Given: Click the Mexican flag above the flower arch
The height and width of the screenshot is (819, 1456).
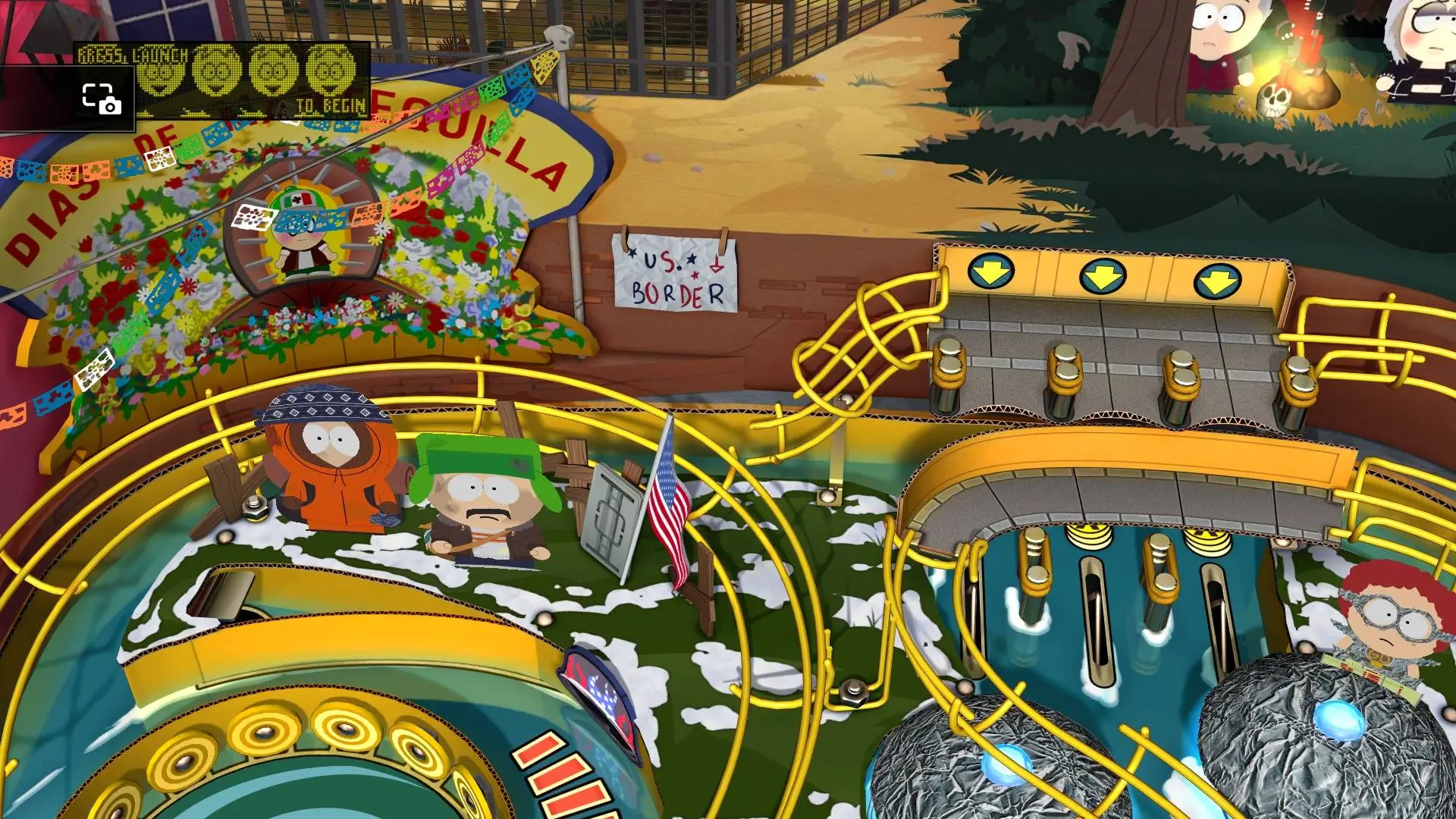Looking at the screenshot, I should 296,199.
